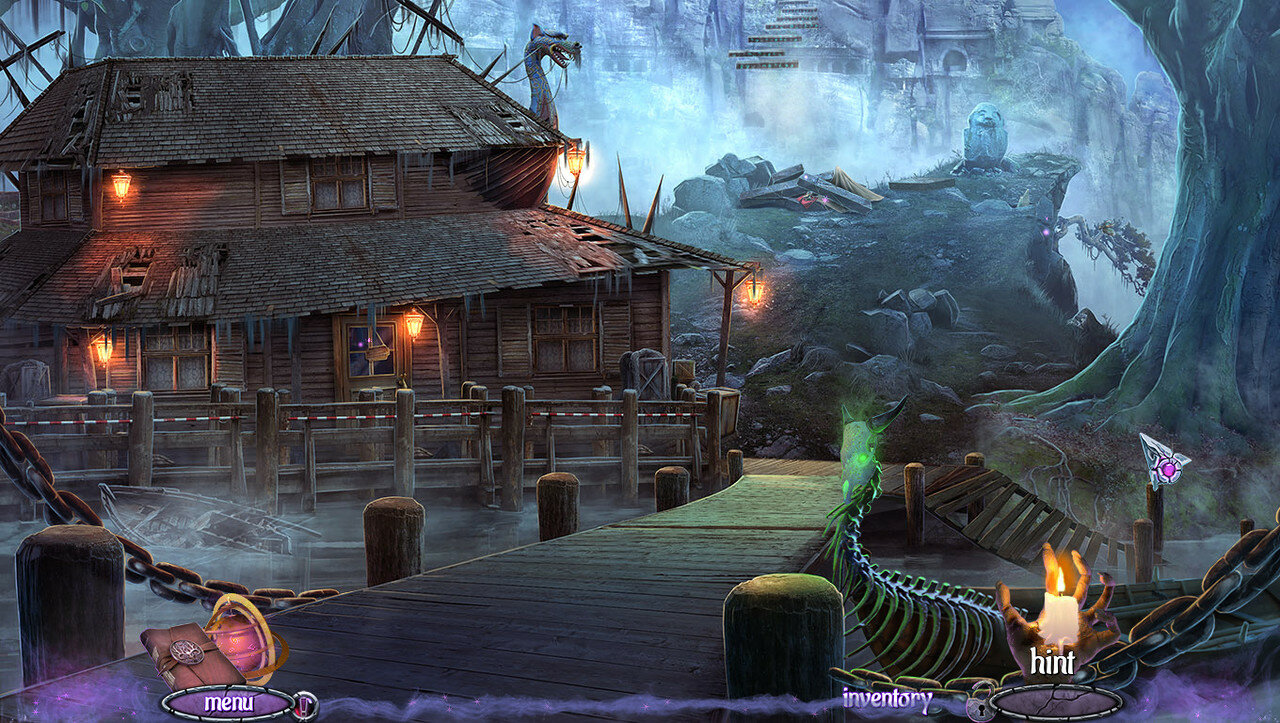Show the inventory panel
Viewport: 1280px width, 723px height.
click(887, 698)
